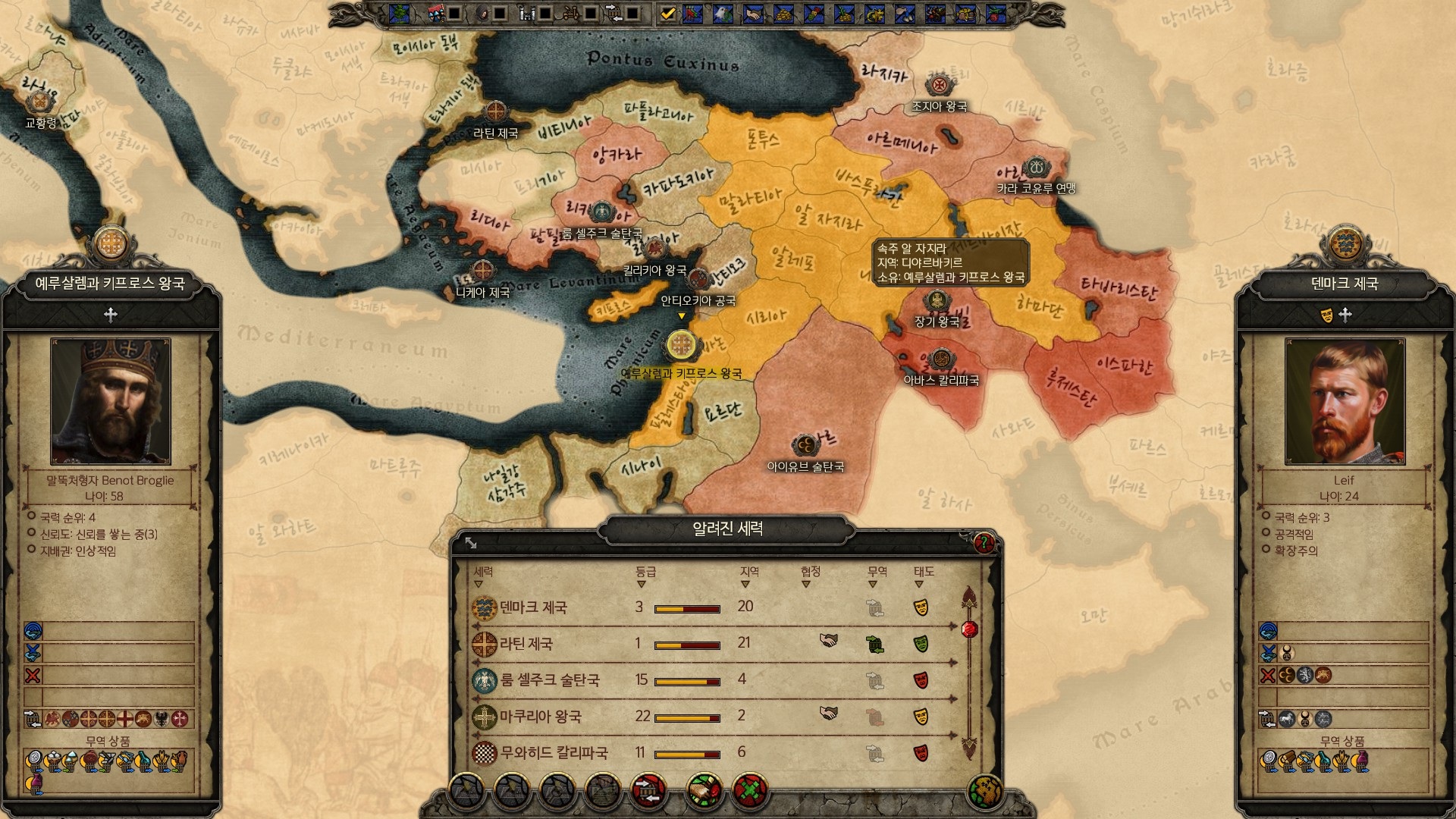Click the red trade carts button
1456x819 pixels.
coord(648,792)
